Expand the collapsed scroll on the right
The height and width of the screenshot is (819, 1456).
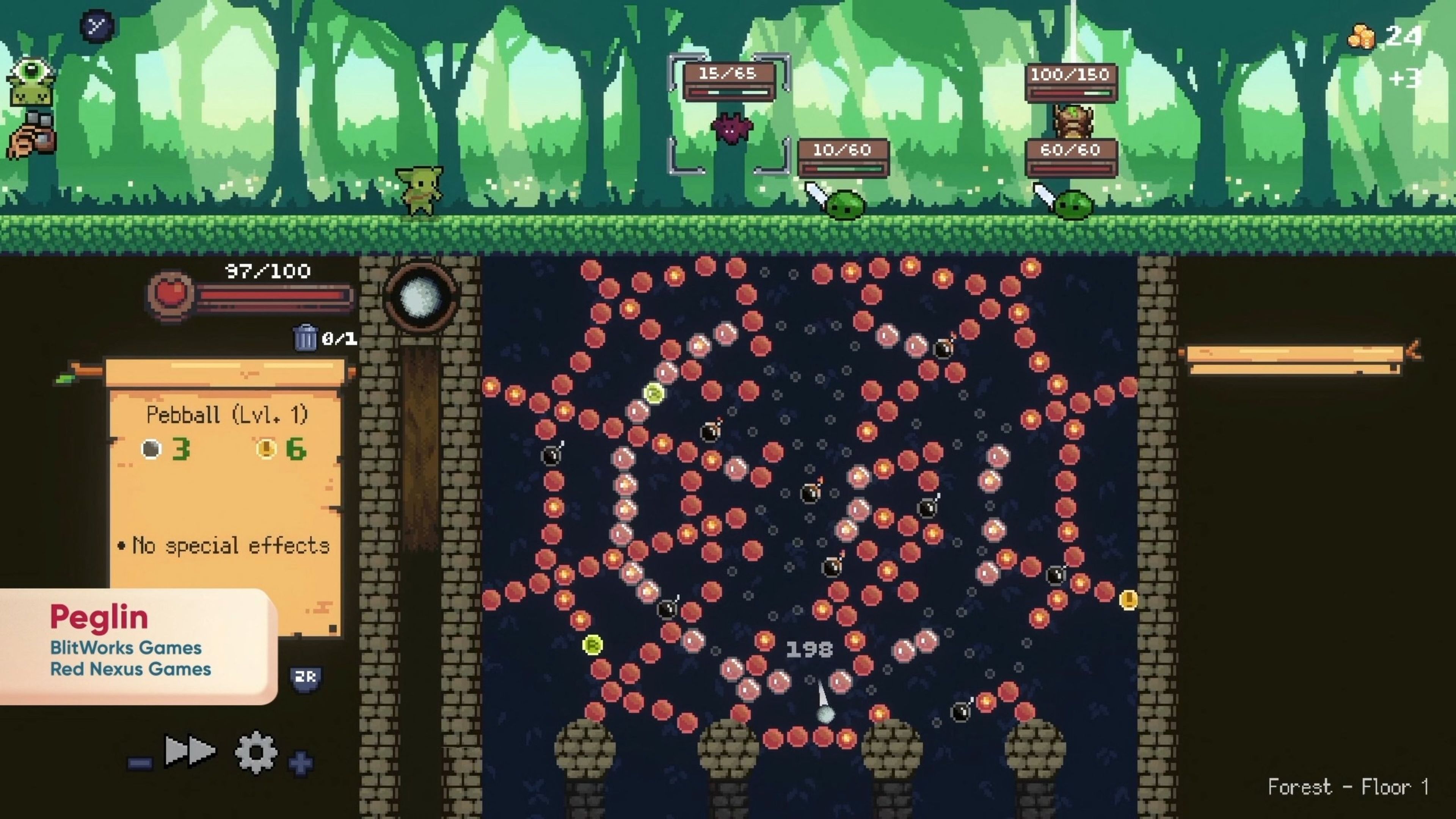click(1298, 359)
